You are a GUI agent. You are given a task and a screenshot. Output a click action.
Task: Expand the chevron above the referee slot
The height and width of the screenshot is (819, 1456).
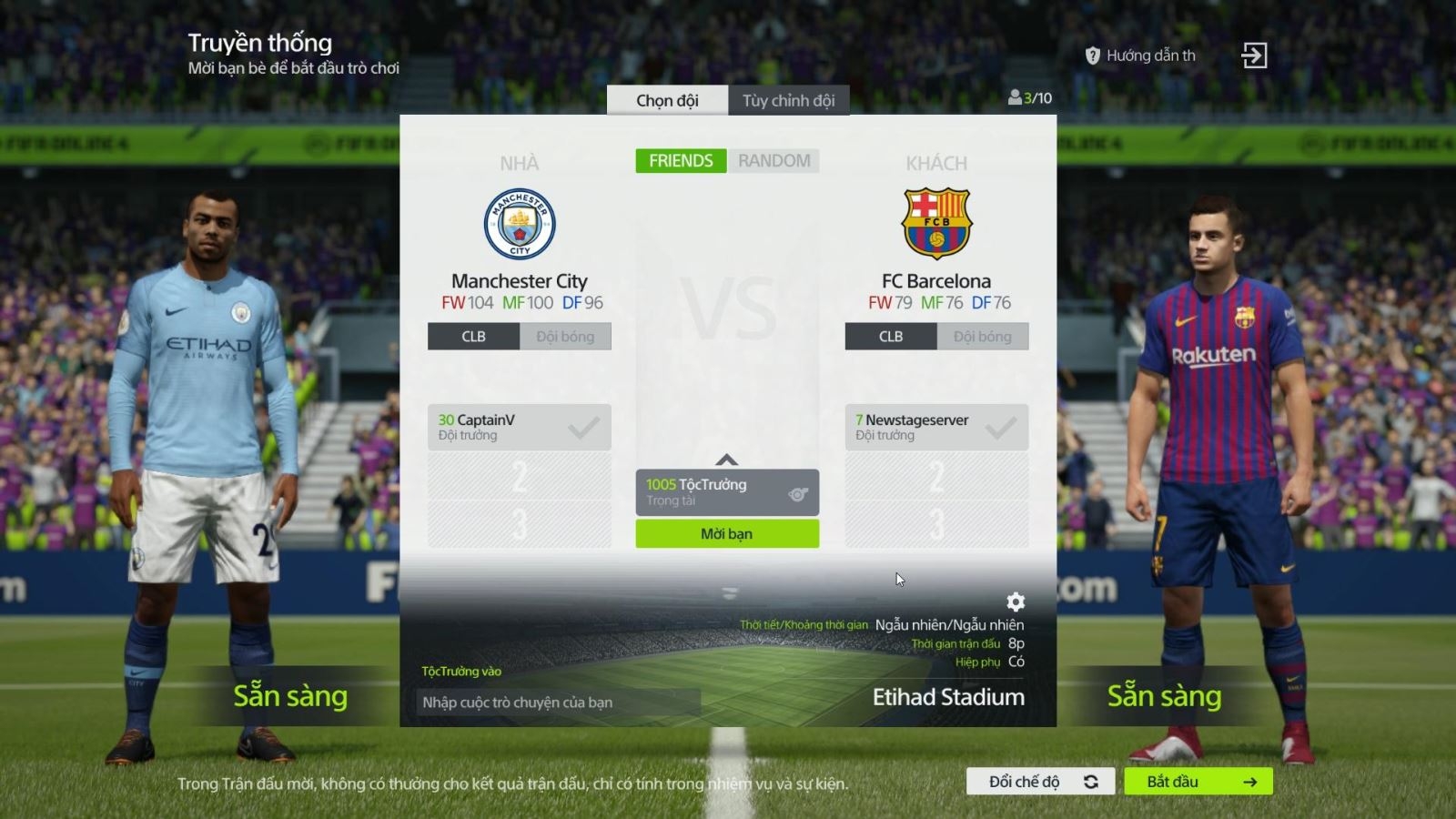tap(727, 460)
